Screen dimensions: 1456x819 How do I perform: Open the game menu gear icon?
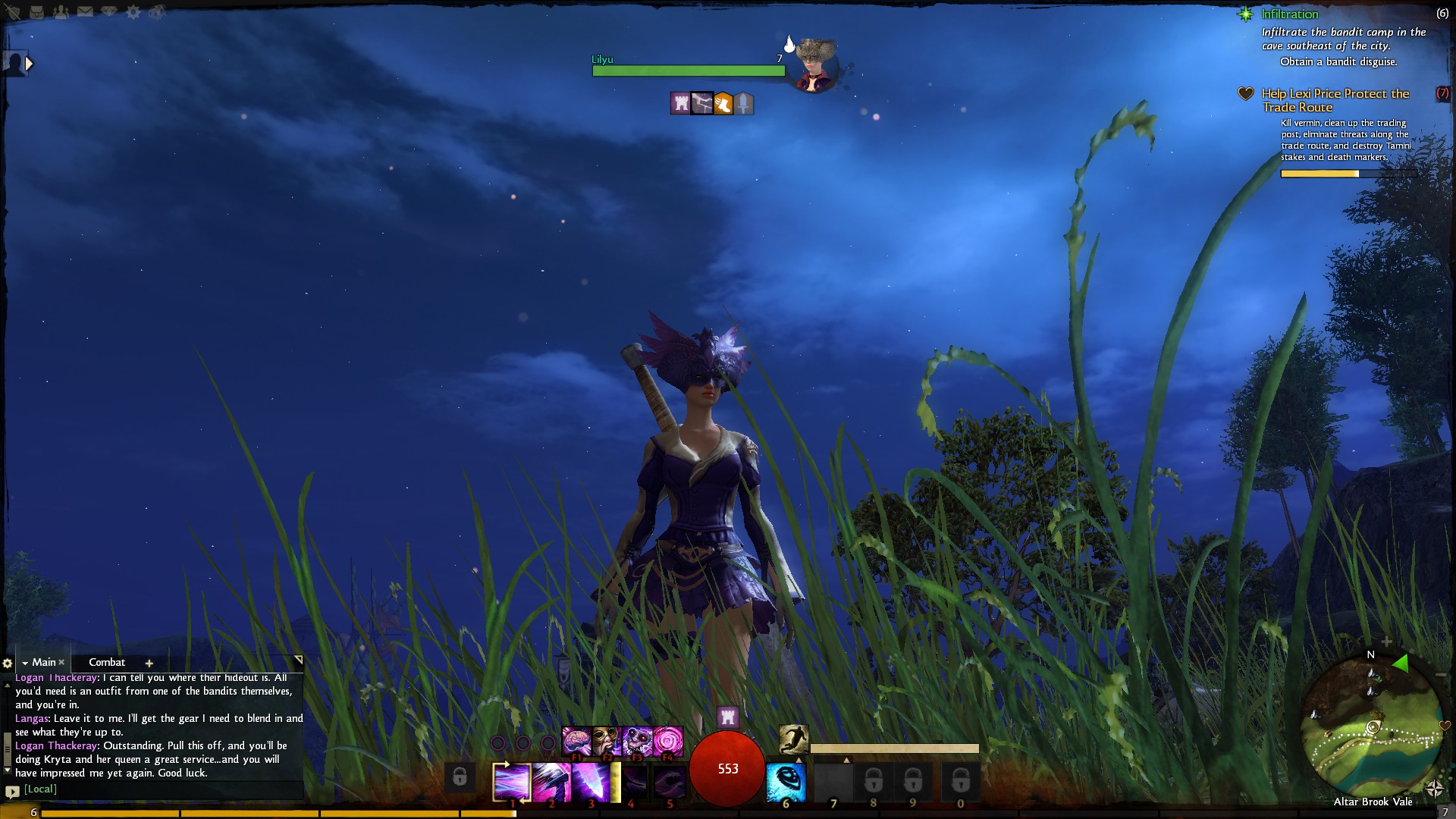coord(133,12)
